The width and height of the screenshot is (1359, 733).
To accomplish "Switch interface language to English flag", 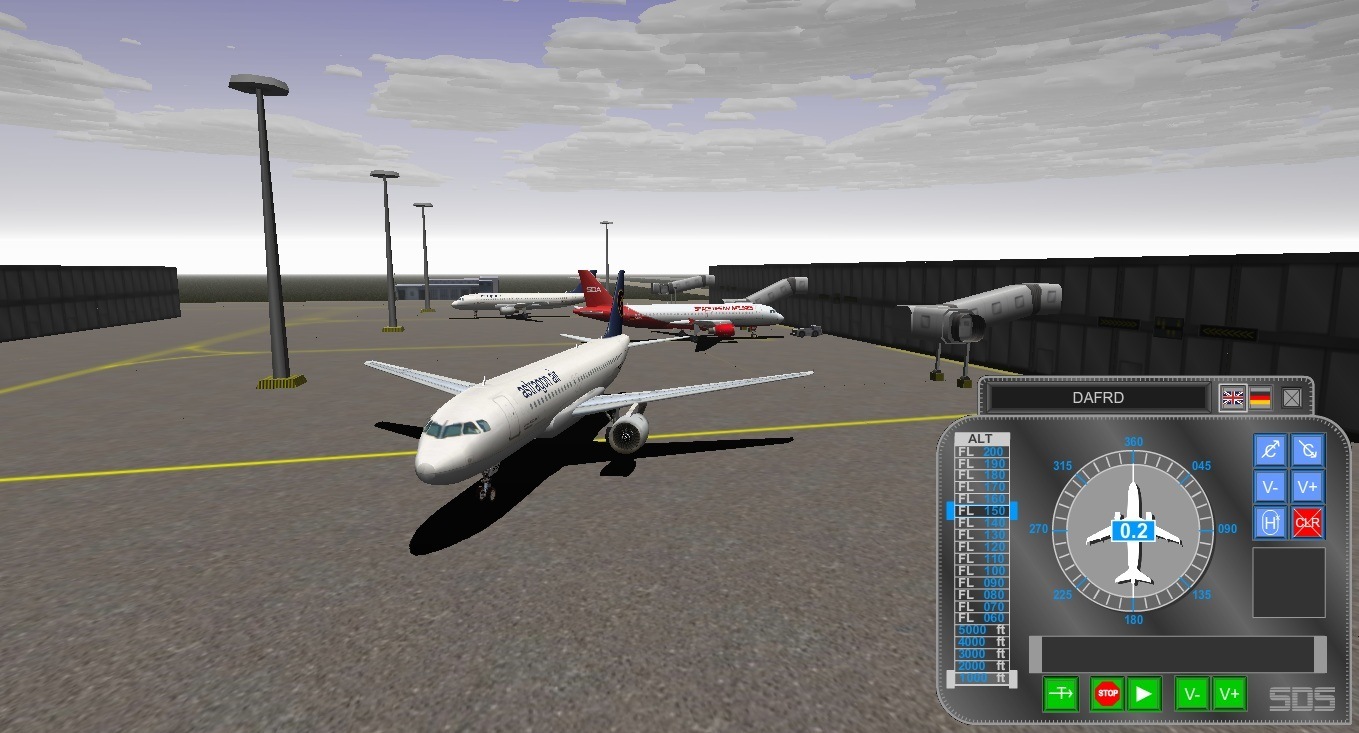I will click(x=1233, y=396).
